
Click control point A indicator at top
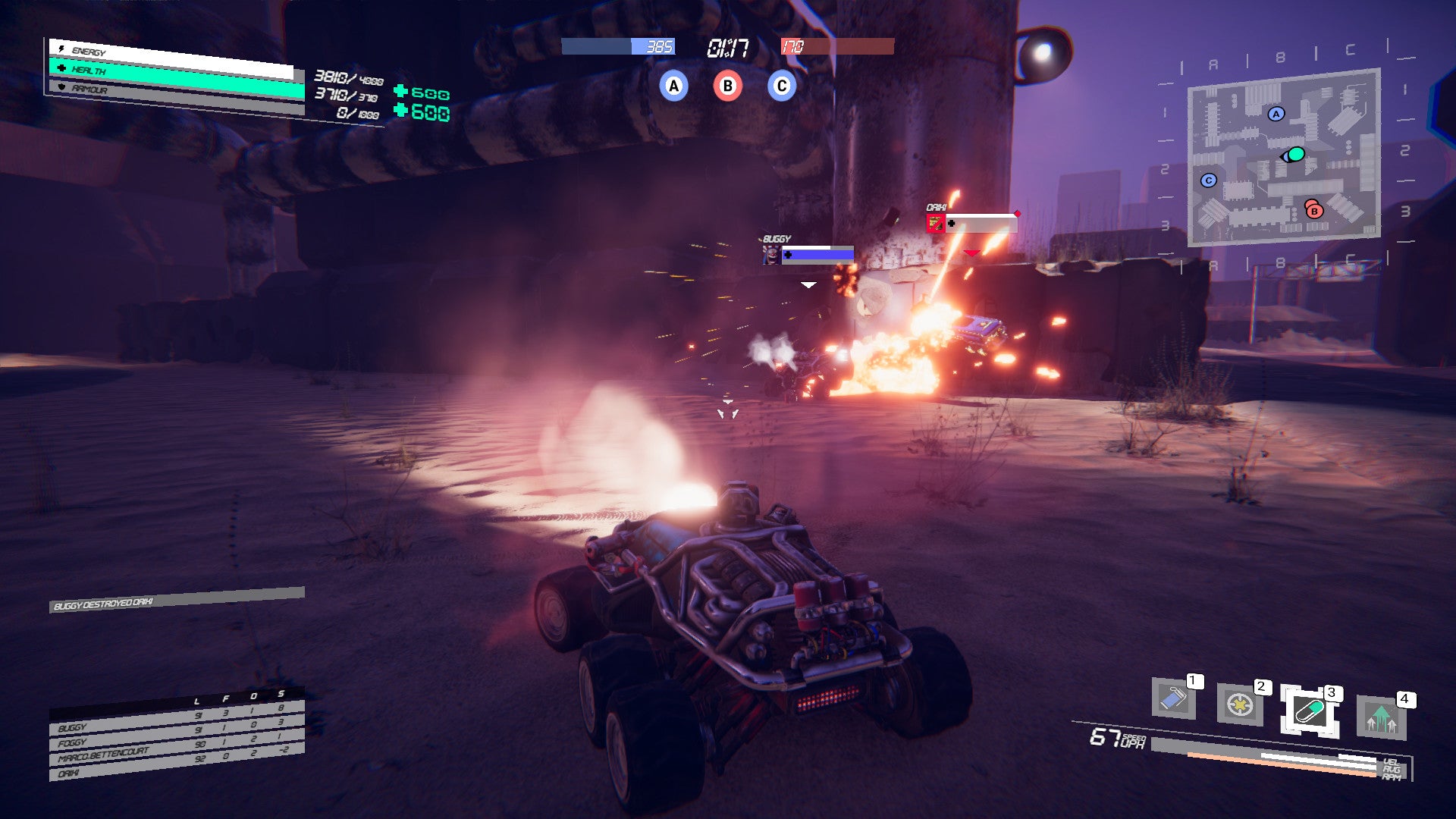click(x=673, y=86)
